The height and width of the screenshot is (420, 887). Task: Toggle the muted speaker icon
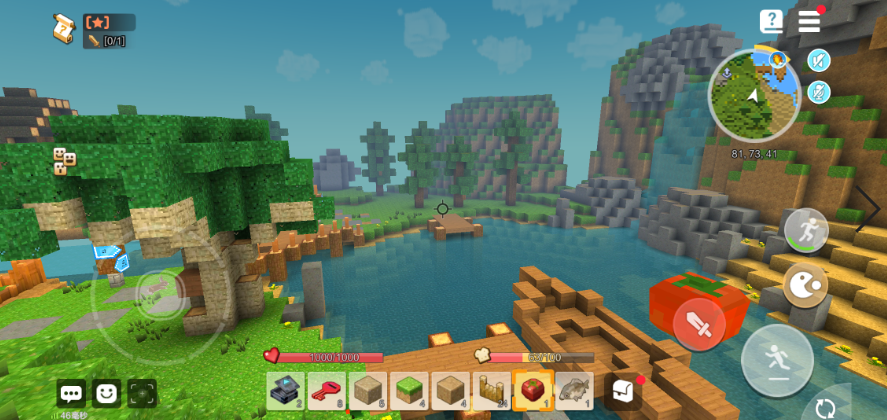(819, 61)
